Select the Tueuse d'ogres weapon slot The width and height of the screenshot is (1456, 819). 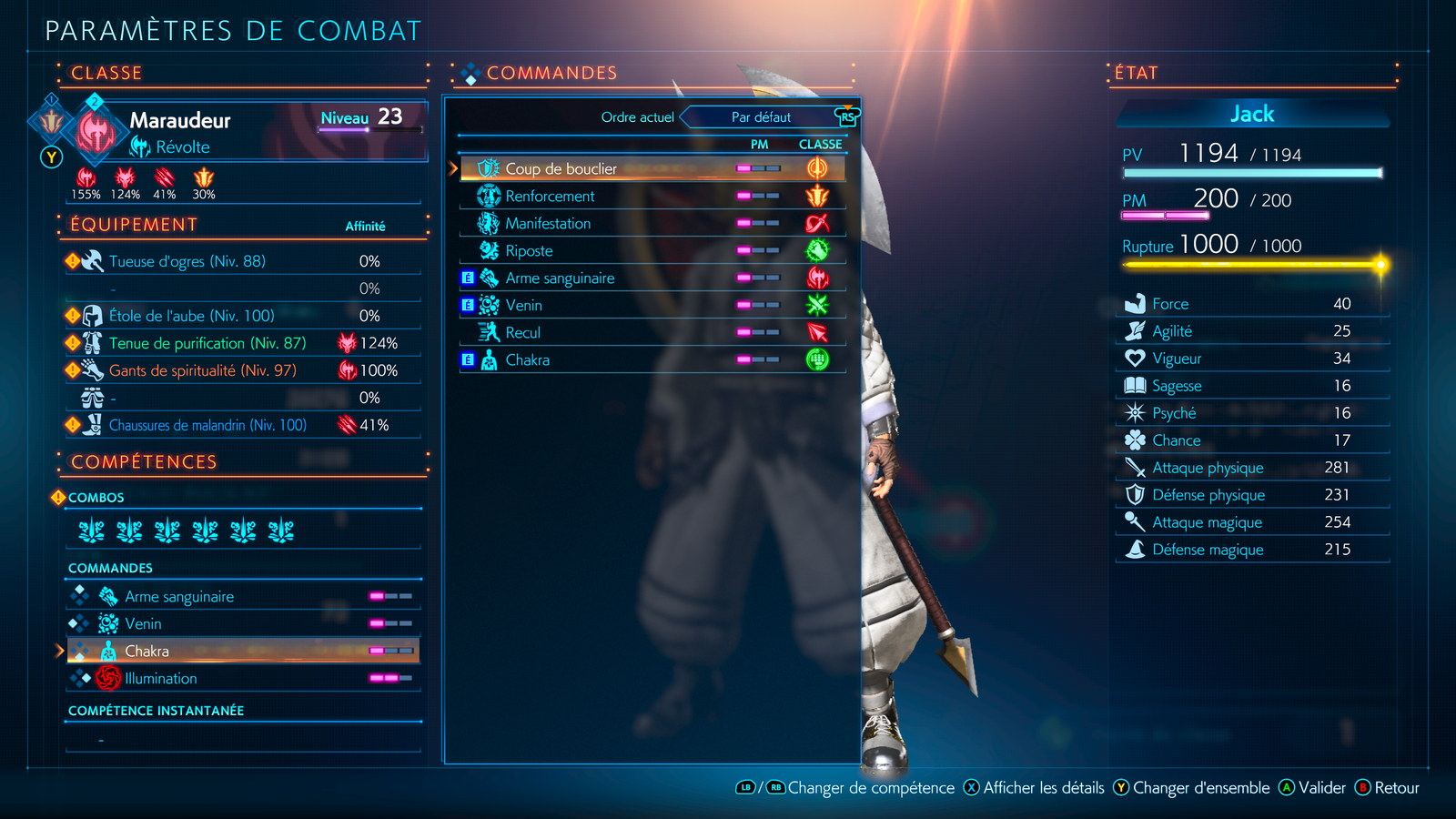coord(187,261)
